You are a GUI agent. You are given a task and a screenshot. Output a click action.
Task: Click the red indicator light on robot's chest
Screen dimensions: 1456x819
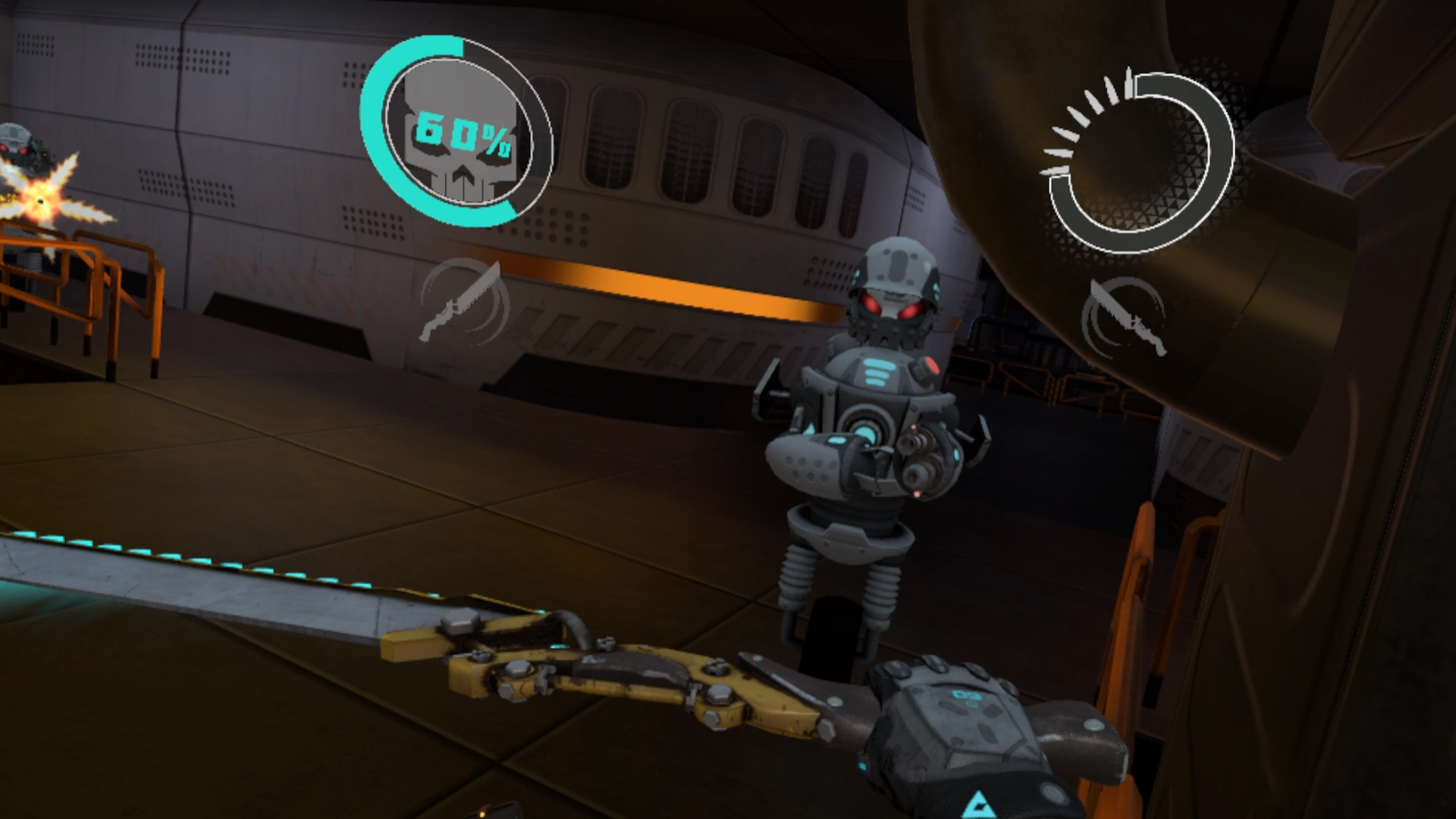(931, 366)
